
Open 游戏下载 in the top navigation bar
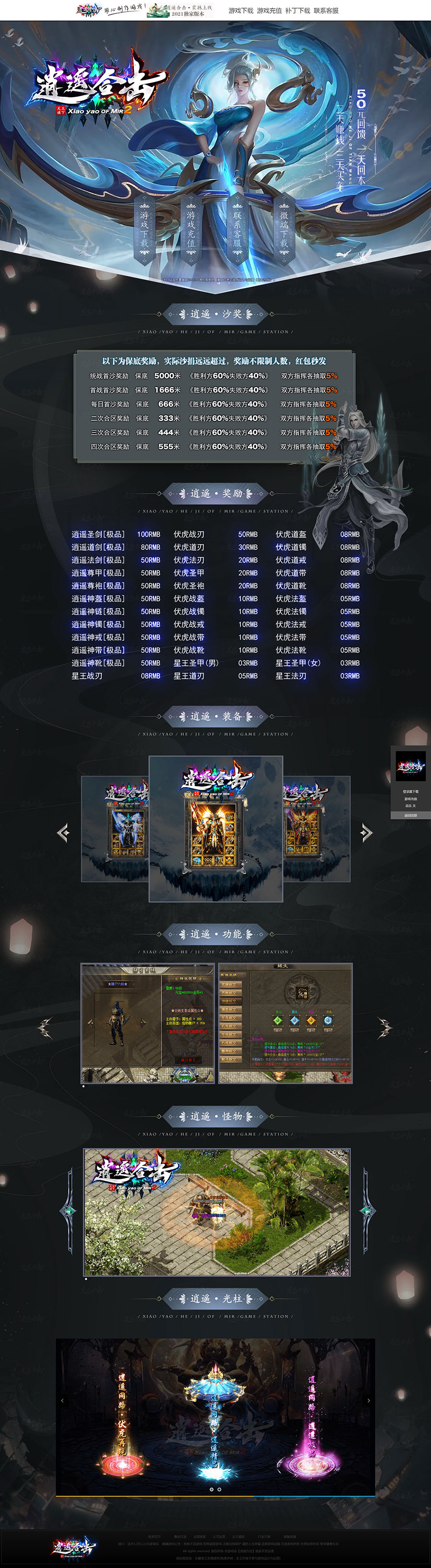[x=240, y=11]
